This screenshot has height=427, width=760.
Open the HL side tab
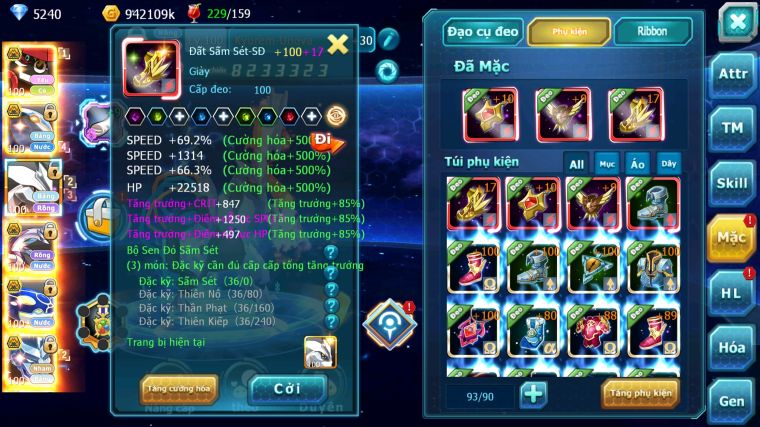(x=735, y=291)
